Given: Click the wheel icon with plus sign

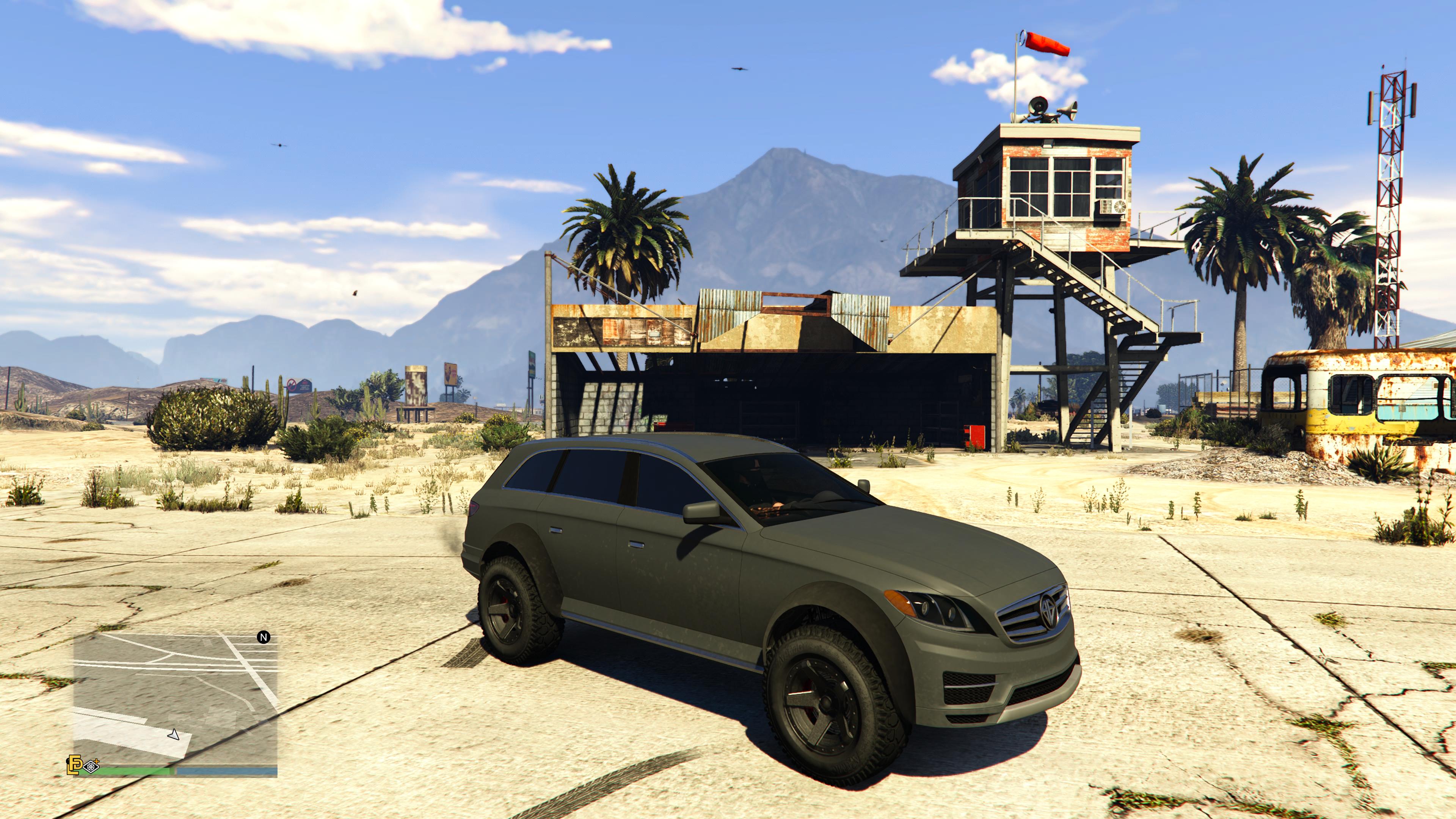Looking at the screenshot, I should [91, 766].
